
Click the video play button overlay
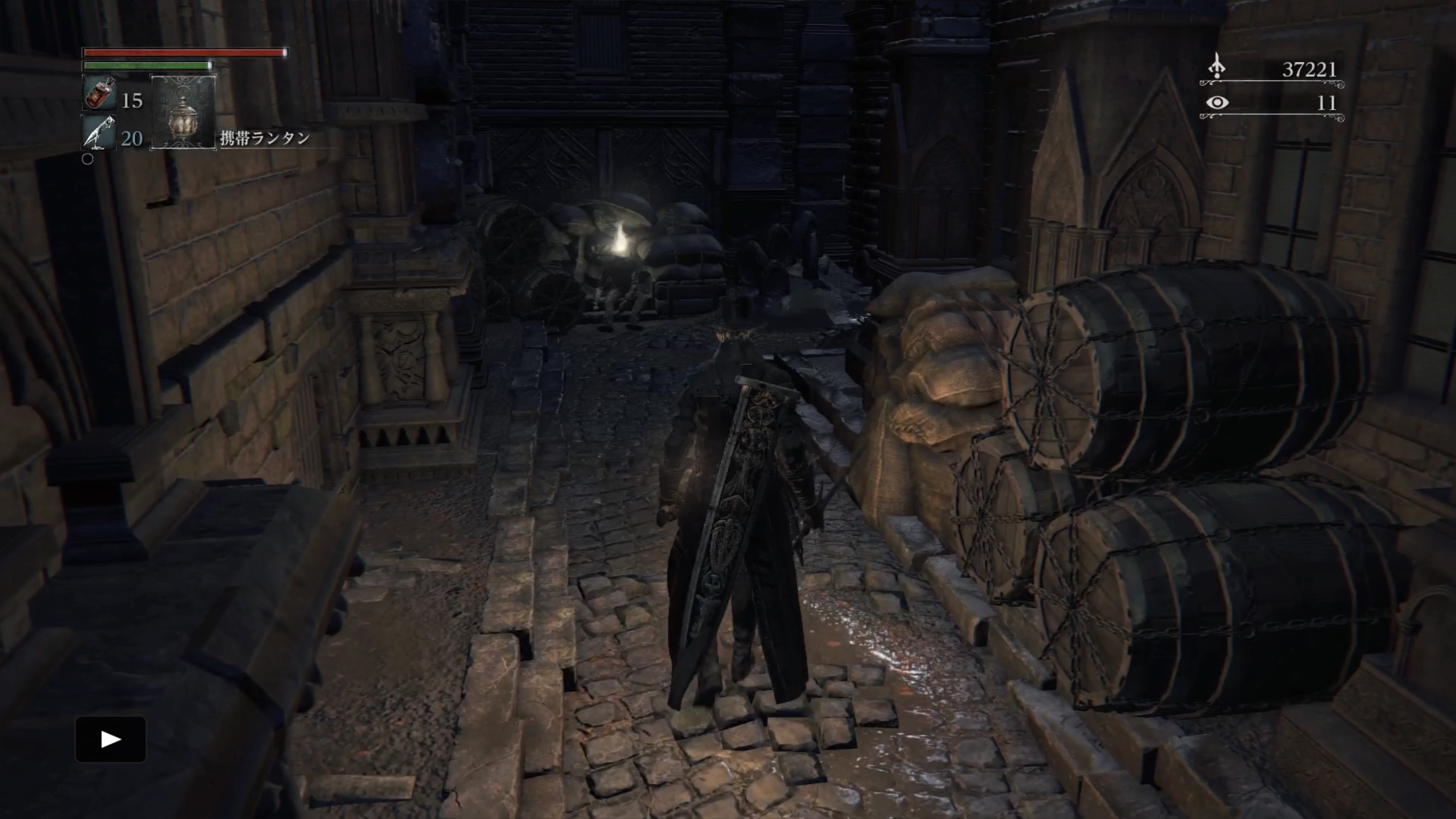click(x=111, y=739)
